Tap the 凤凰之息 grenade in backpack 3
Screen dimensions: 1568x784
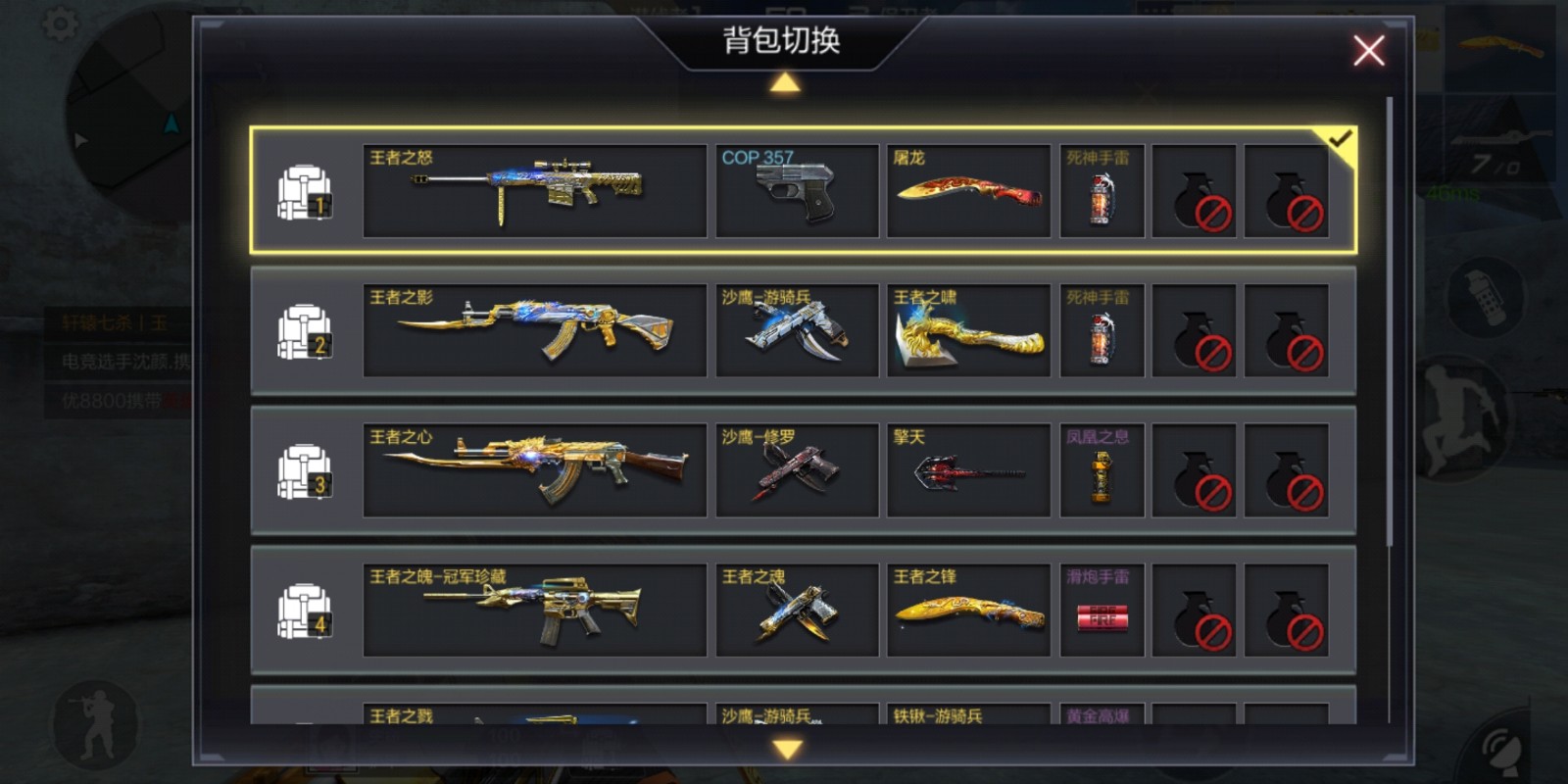point(1102,470)
